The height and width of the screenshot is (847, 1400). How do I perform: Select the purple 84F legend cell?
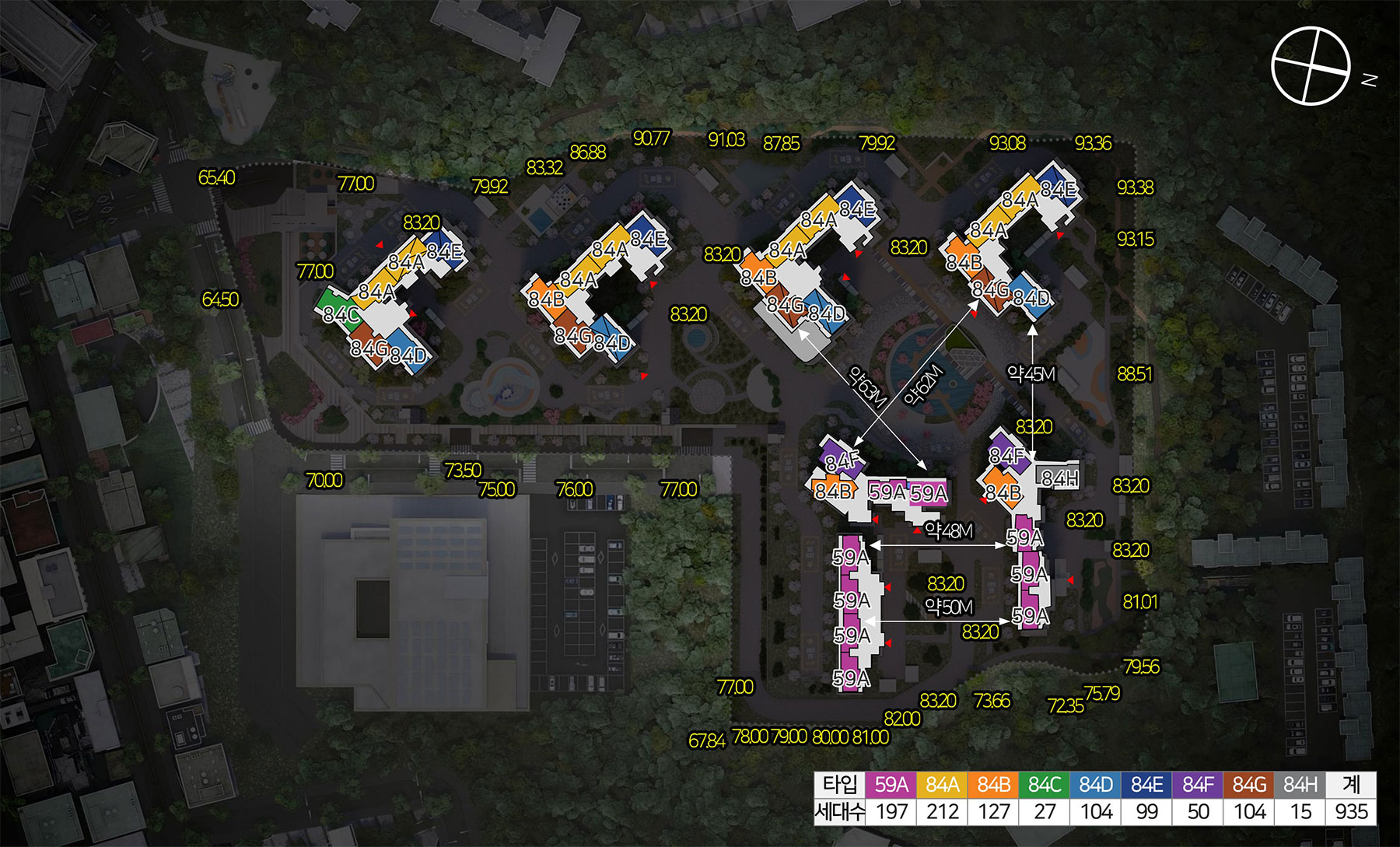(x=1198, y=785)
